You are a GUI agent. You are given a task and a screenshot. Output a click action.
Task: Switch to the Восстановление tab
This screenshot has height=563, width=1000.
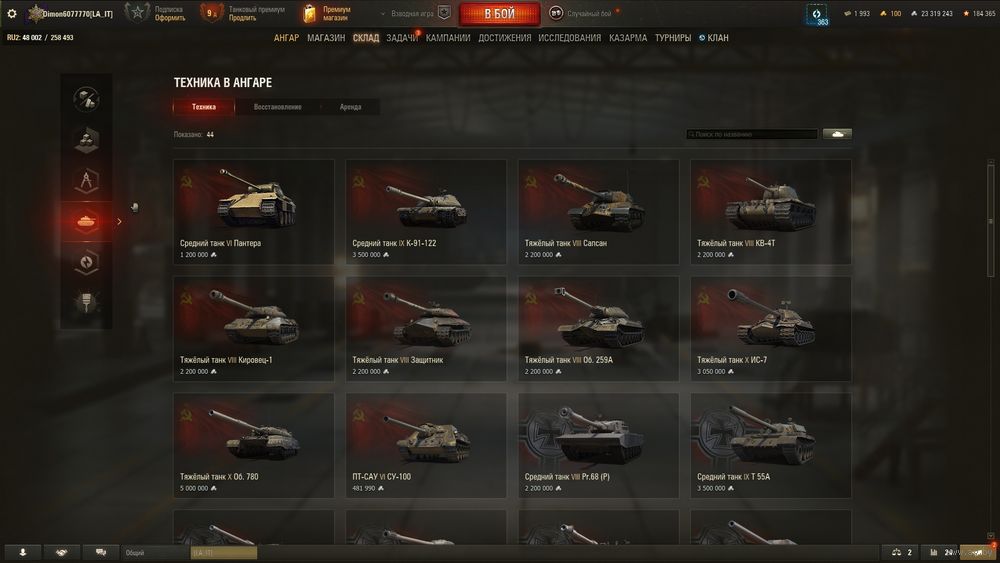click(277, 107)
